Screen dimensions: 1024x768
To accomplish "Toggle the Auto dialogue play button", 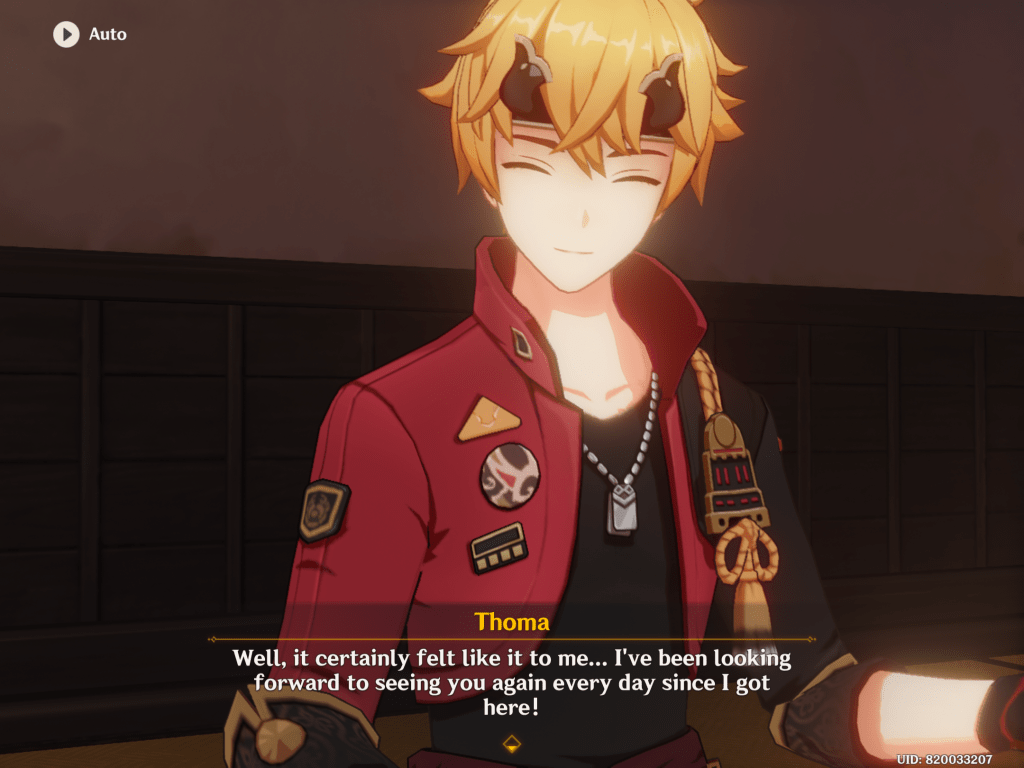I will click(66, 34).
